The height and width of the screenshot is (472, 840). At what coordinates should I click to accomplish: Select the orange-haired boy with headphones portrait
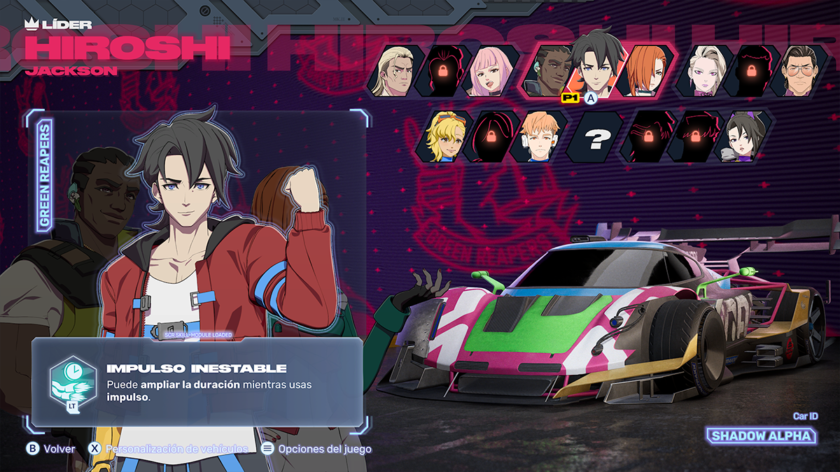pos(541,137)
